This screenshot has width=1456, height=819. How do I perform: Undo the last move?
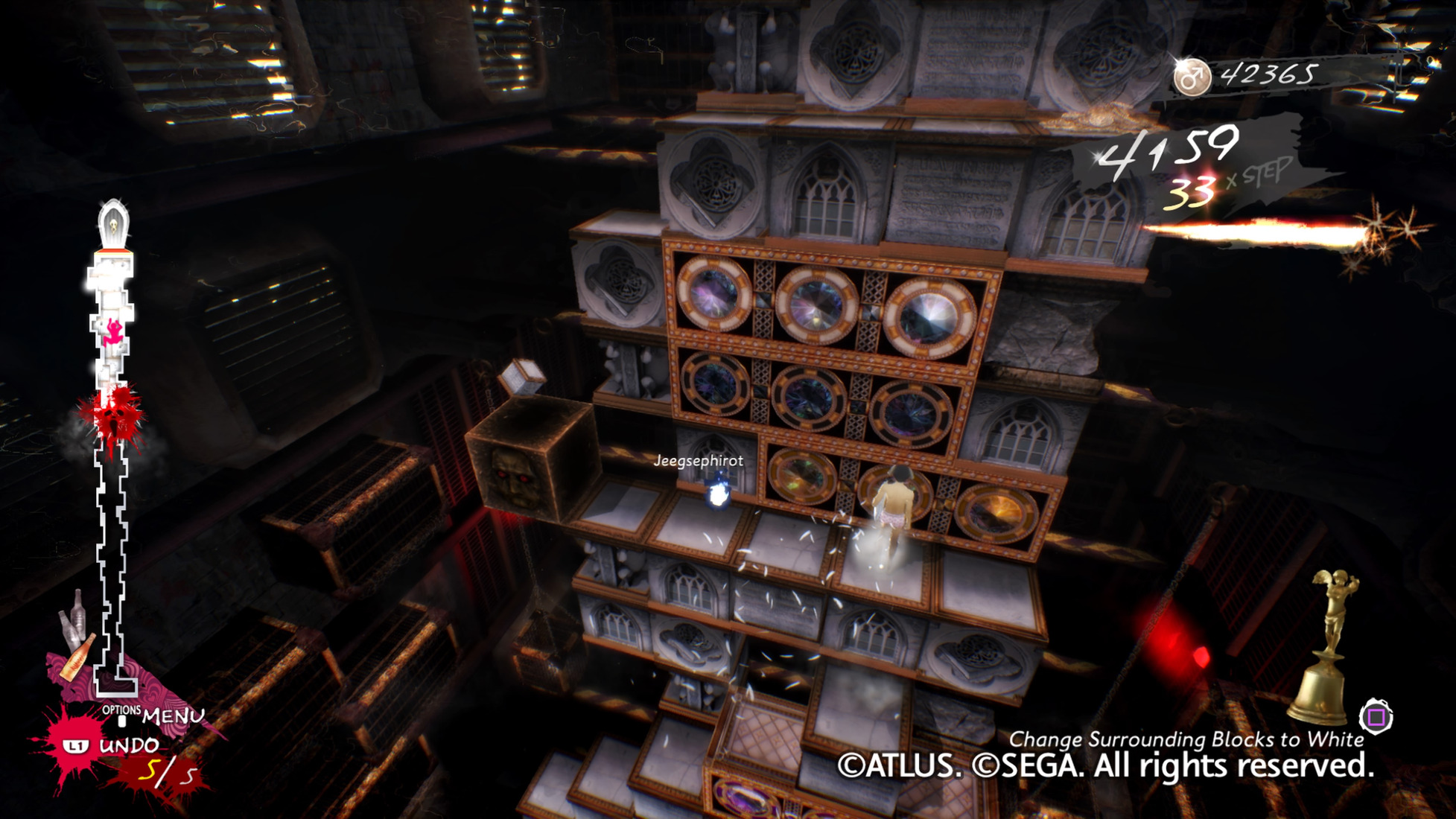pyautogui.click(x=127, y=745)
